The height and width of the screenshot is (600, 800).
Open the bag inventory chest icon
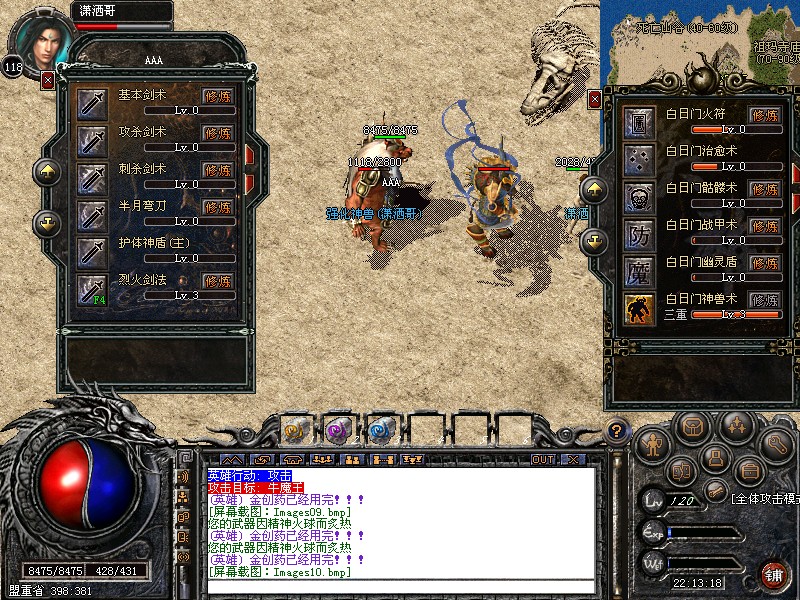(689, 428)
